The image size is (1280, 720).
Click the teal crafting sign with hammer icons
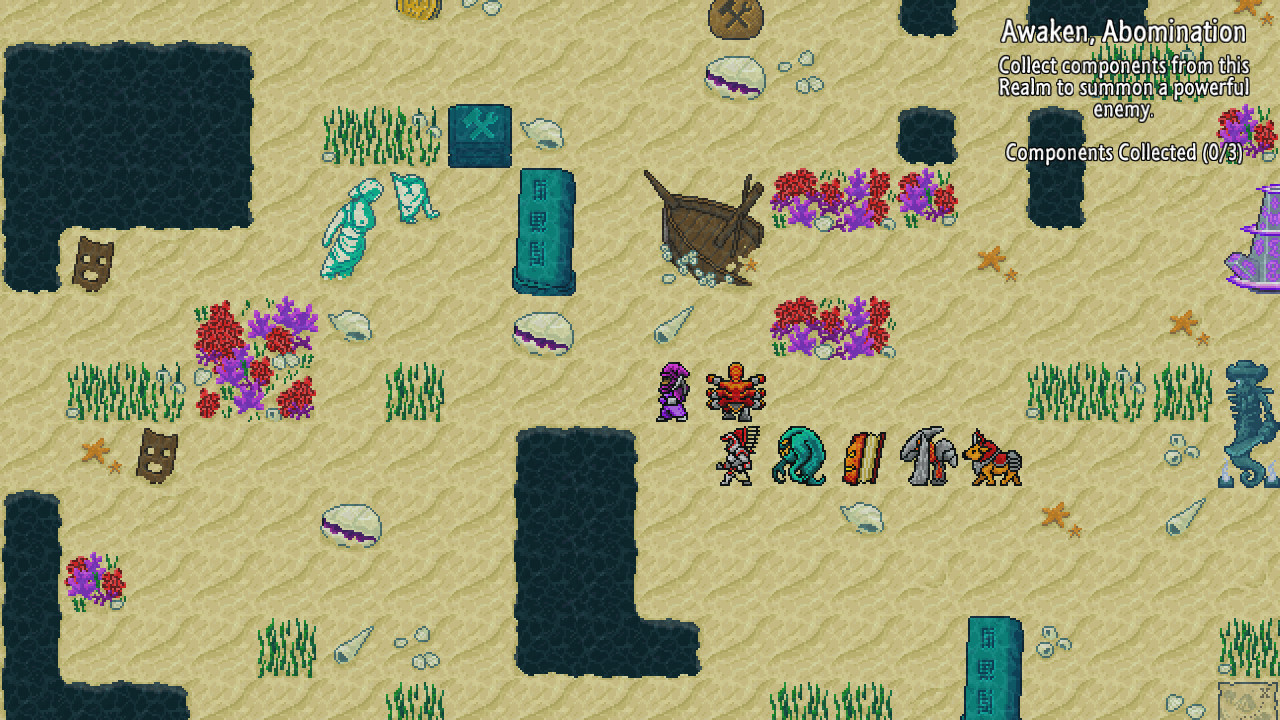pyautogui.click(x=480, y=133)
